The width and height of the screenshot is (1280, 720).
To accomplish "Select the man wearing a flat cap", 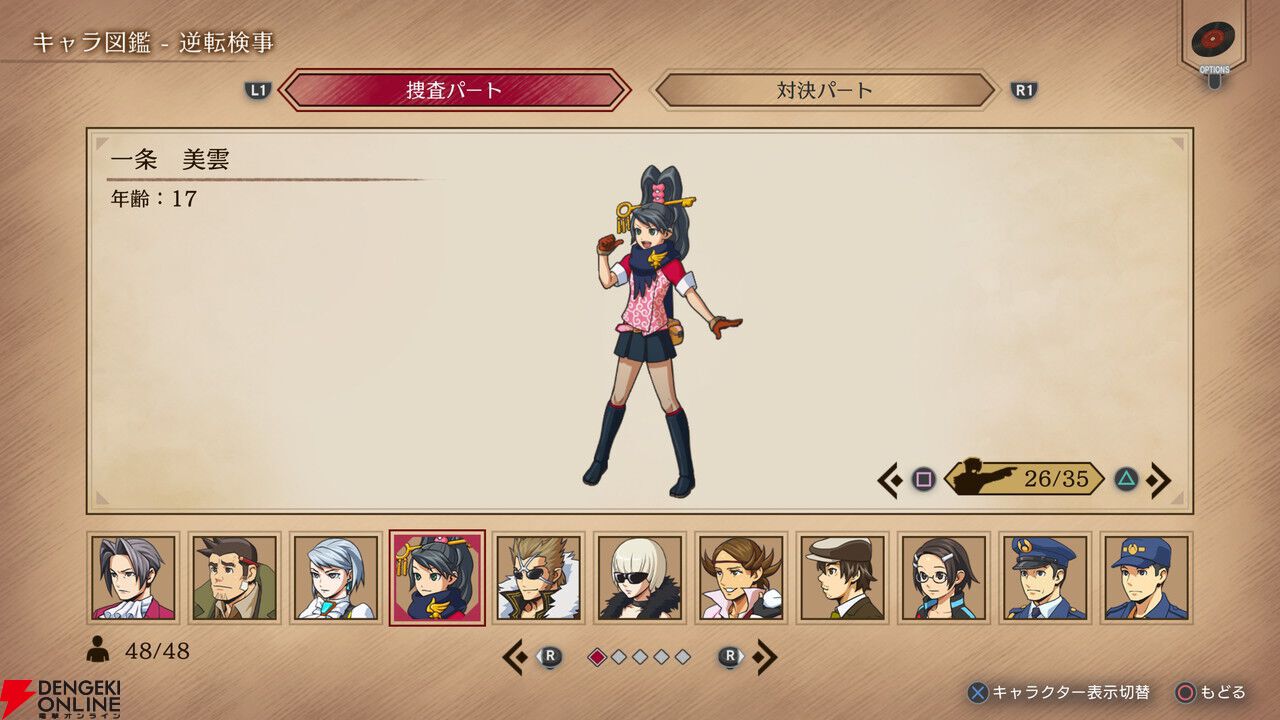I will tap(843, 578).
